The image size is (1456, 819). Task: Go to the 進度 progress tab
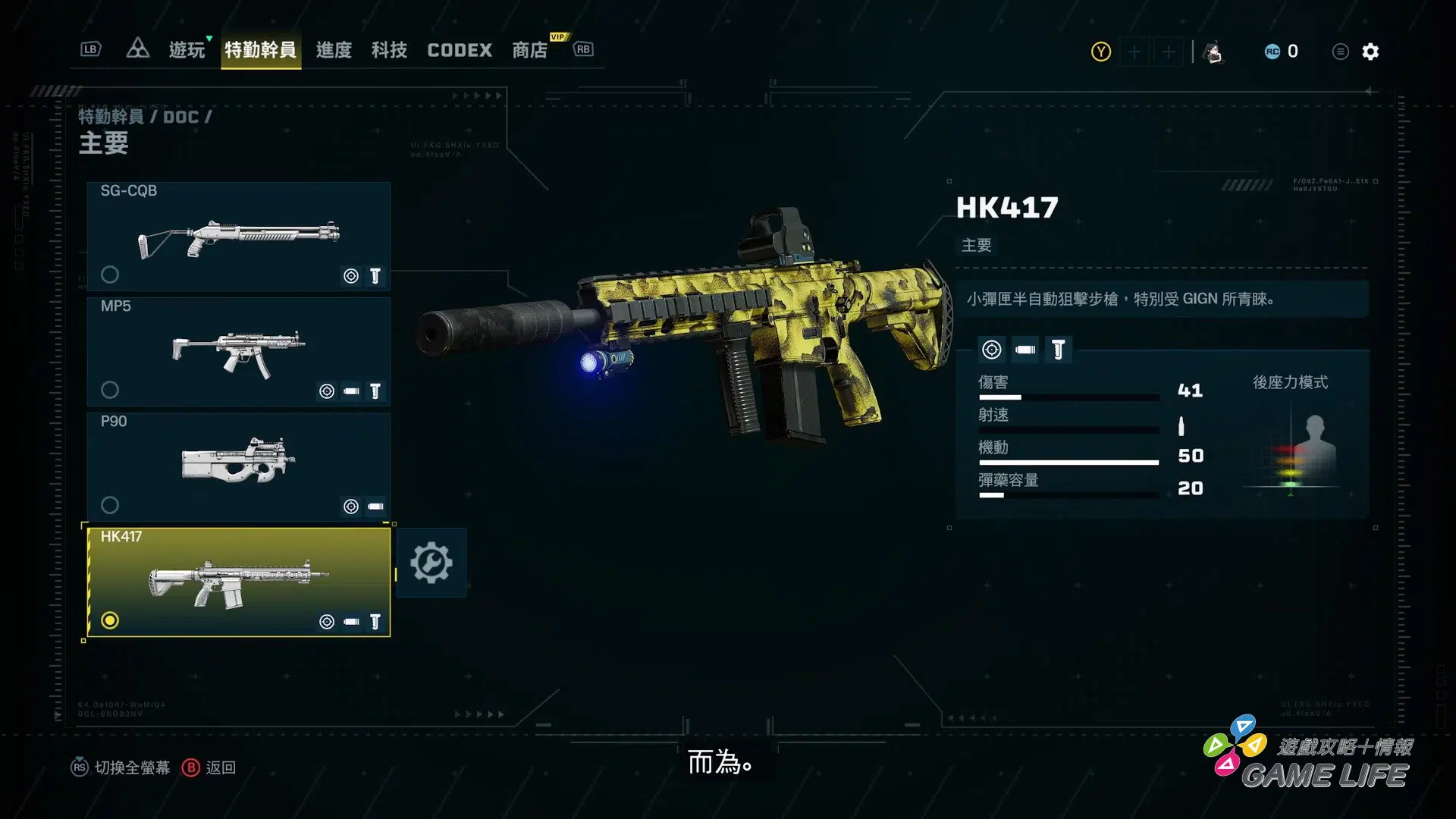click(334, 50)
